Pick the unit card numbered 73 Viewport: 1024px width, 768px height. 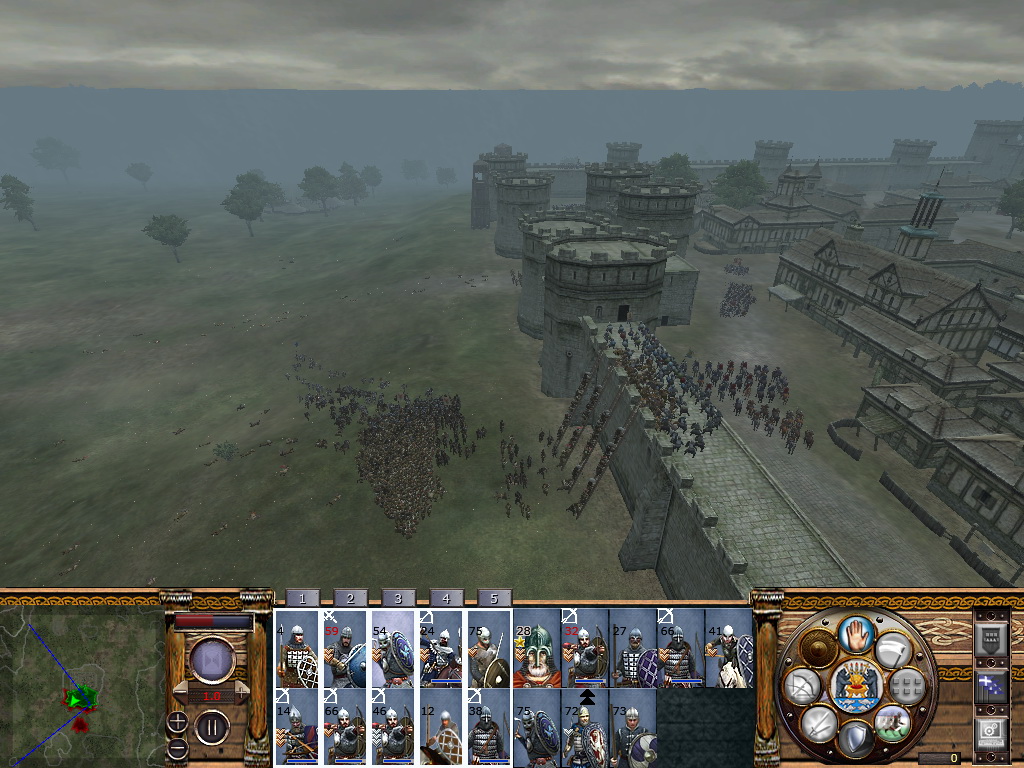[633, 727]
